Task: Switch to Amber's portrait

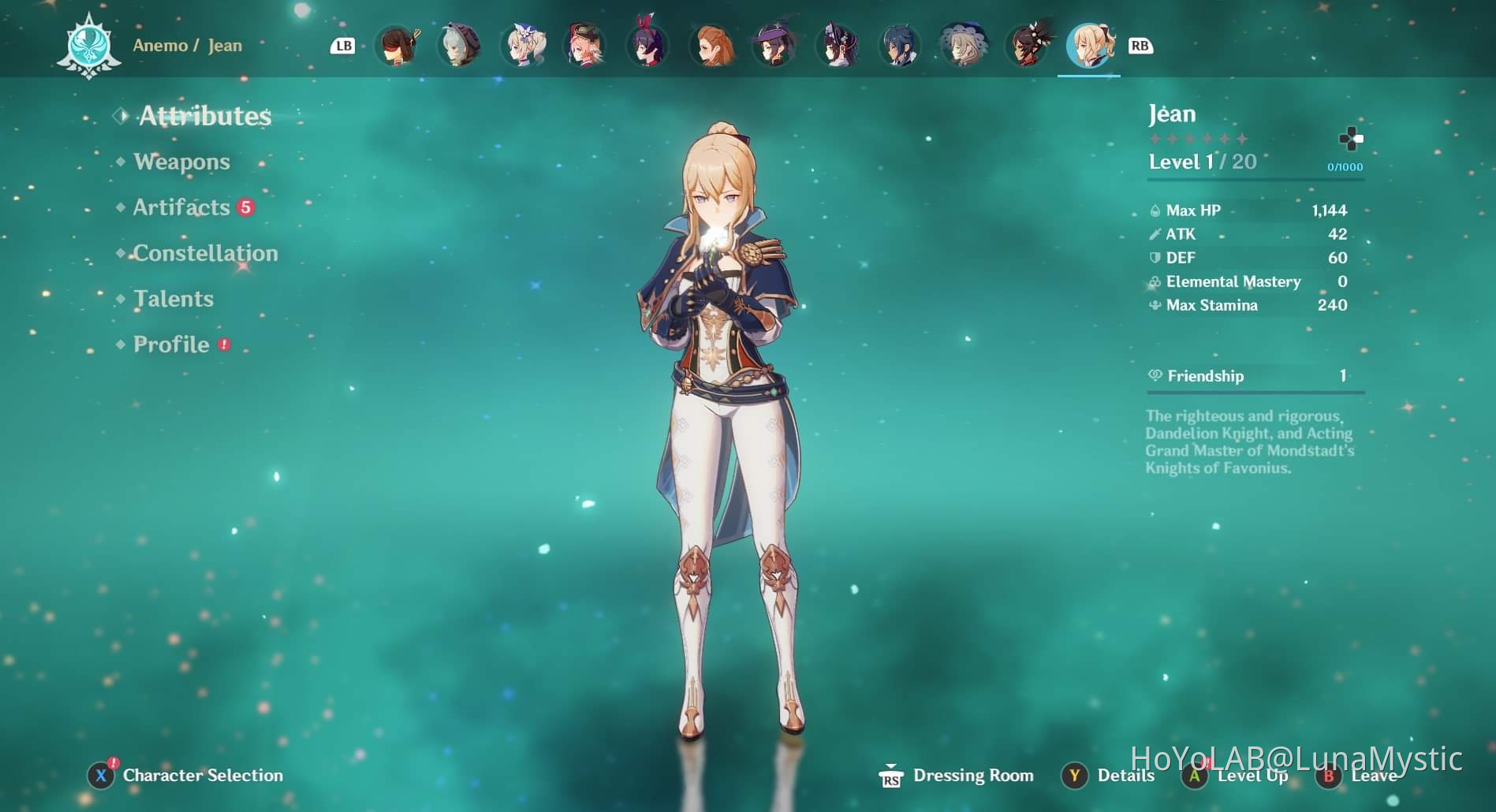Action: [x=396, y=46]
